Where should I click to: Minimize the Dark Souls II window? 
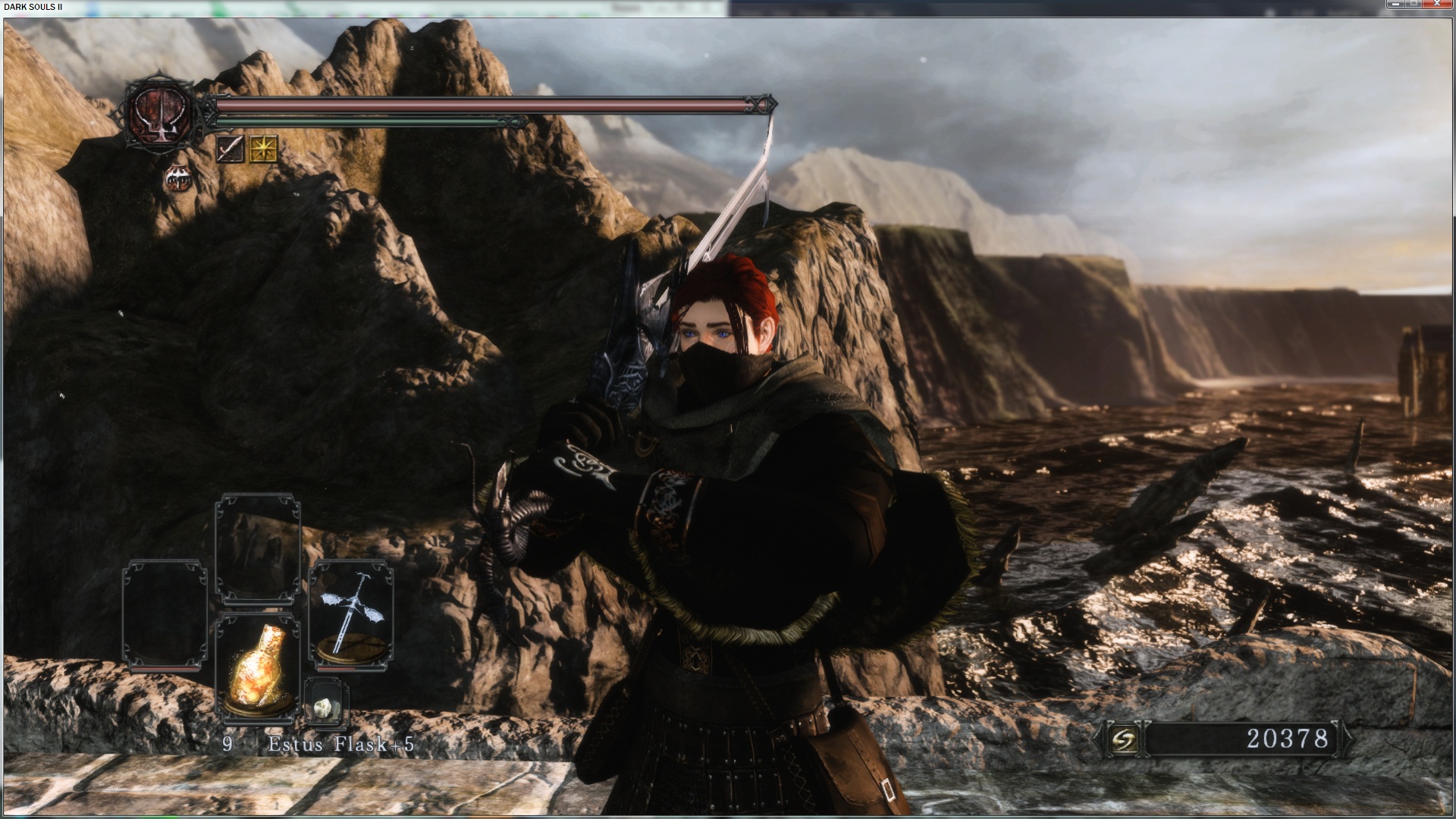(x=1397, y=5)
